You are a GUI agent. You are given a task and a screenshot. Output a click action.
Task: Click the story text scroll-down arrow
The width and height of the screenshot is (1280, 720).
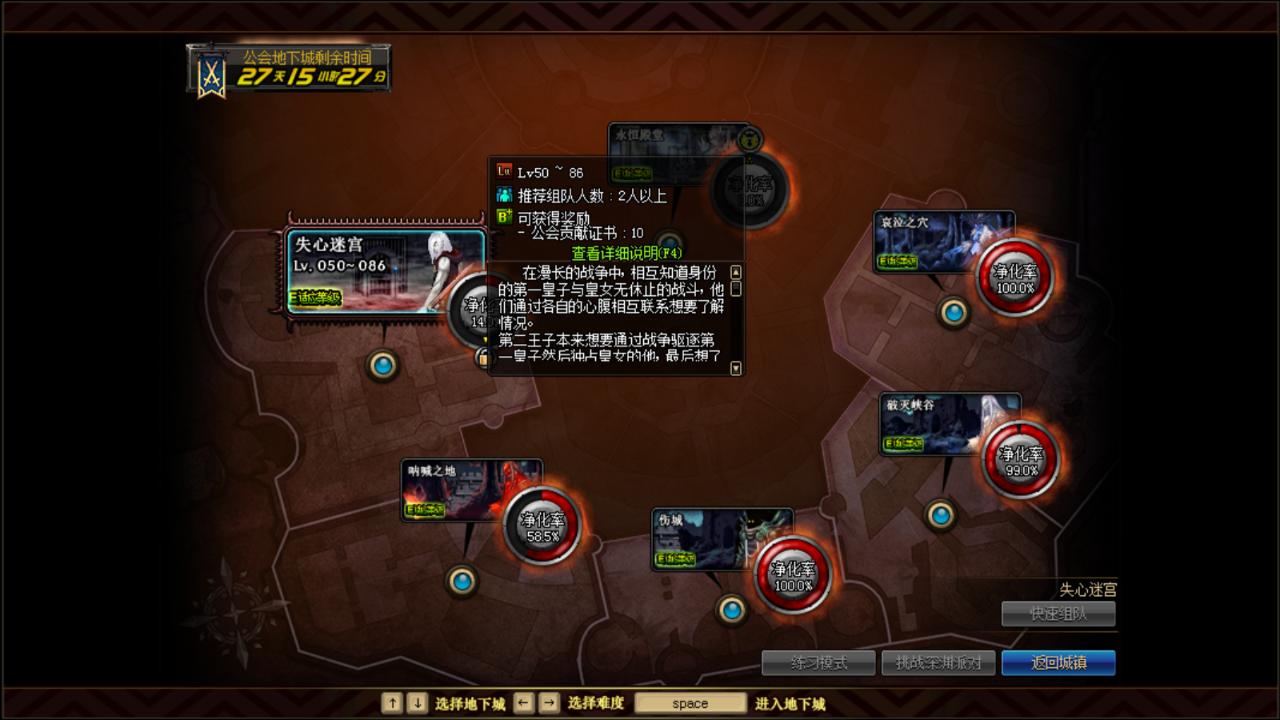pyautogui.click(x=737, y=368)
